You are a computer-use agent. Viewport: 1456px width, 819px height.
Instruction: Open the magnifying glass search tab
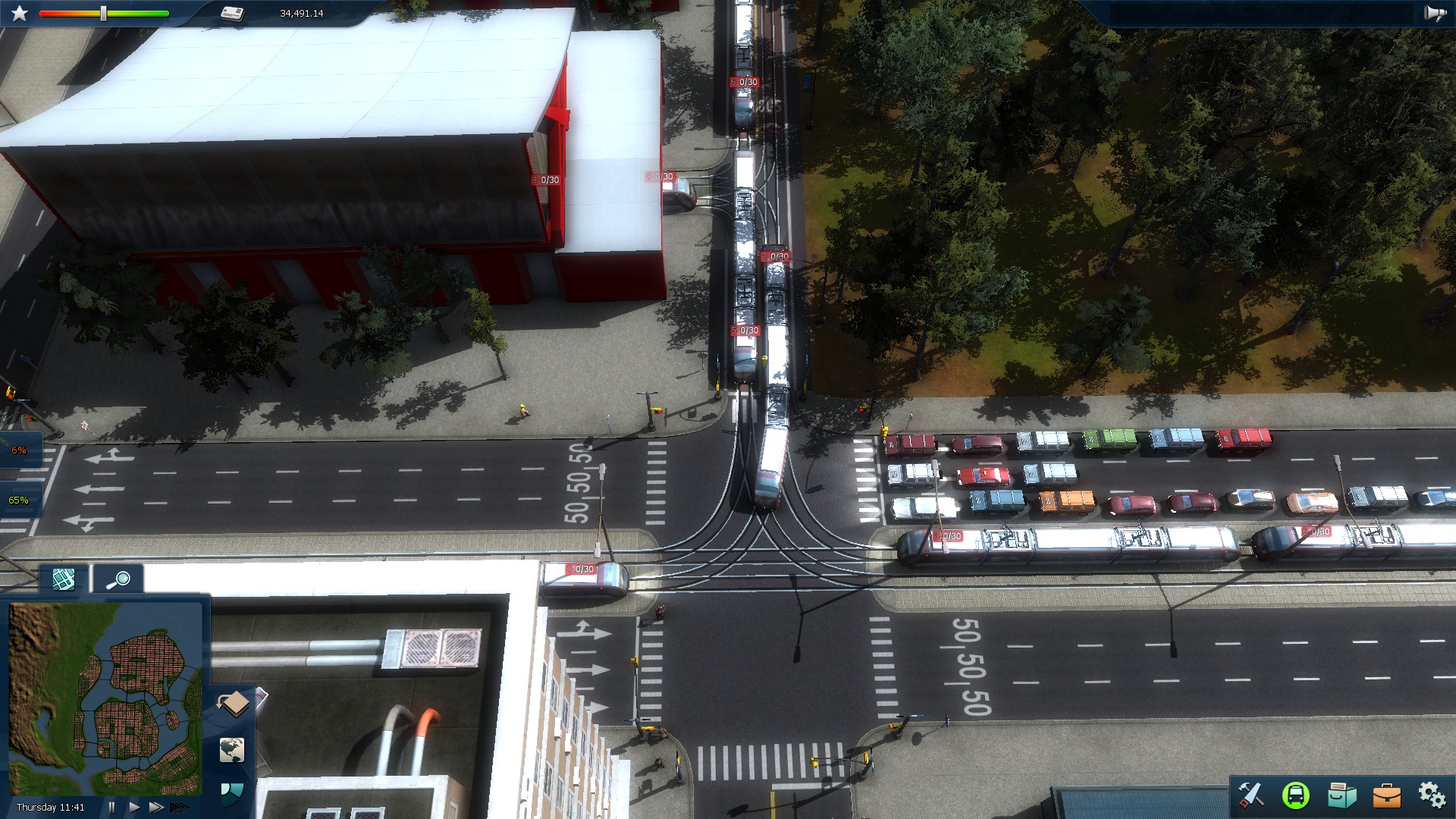click(x=118, y=579)
